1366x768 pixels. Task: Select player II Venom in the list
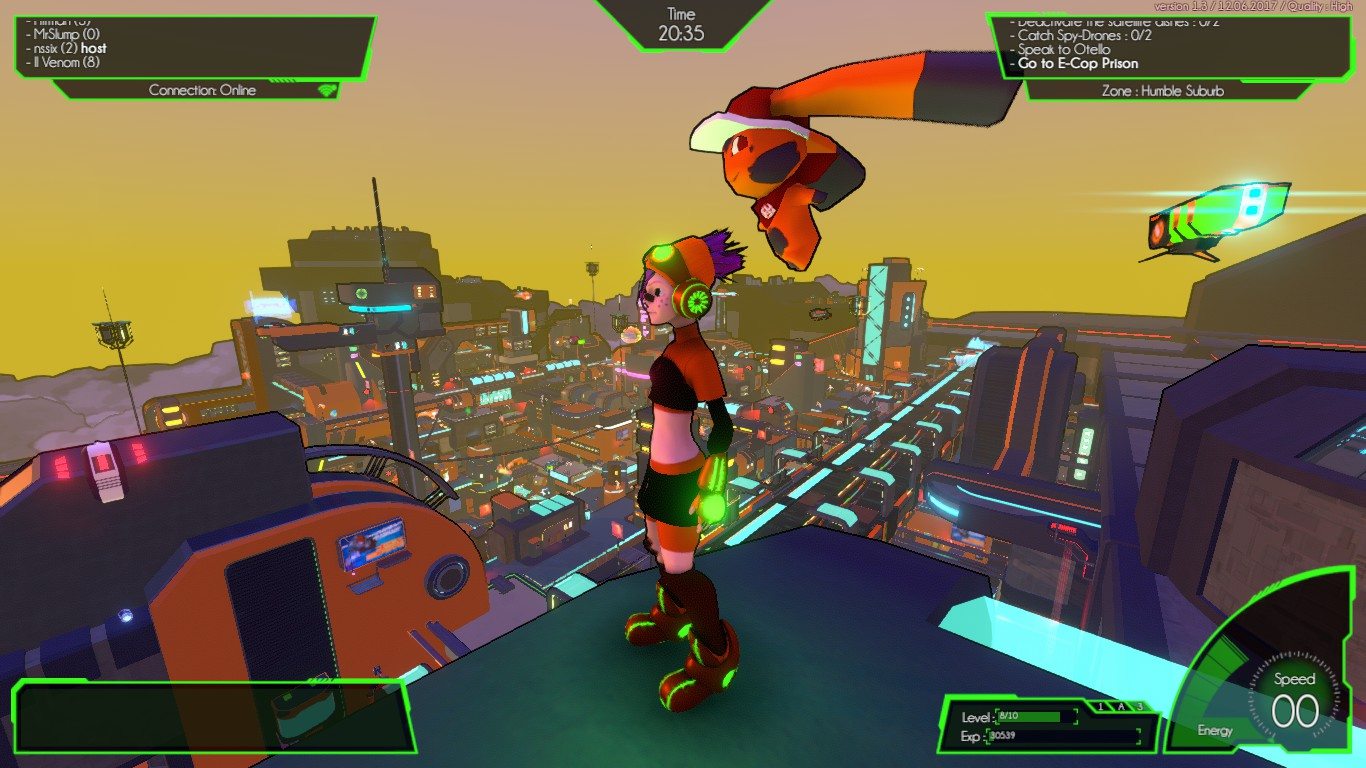pyautogui.click(x=64, y=62)
